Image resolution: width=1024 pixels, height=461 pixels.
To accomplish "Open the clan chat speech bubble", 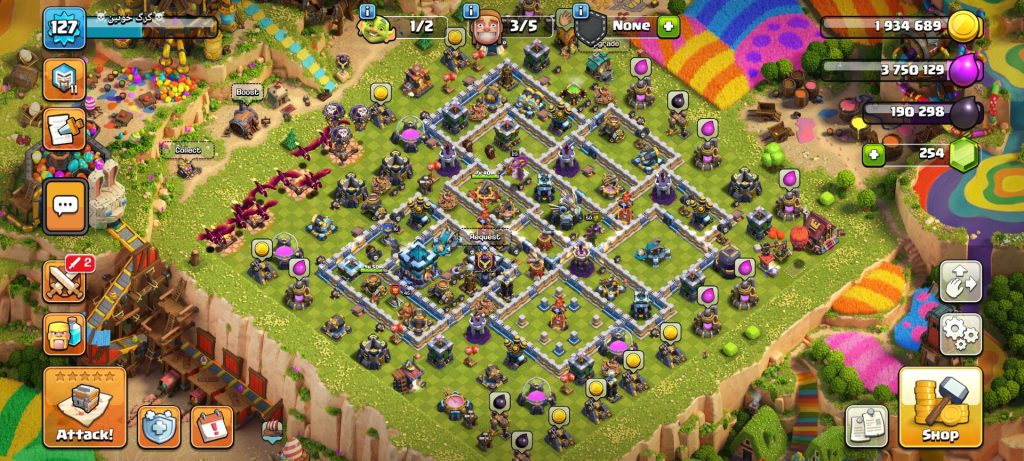I will 66,207.
